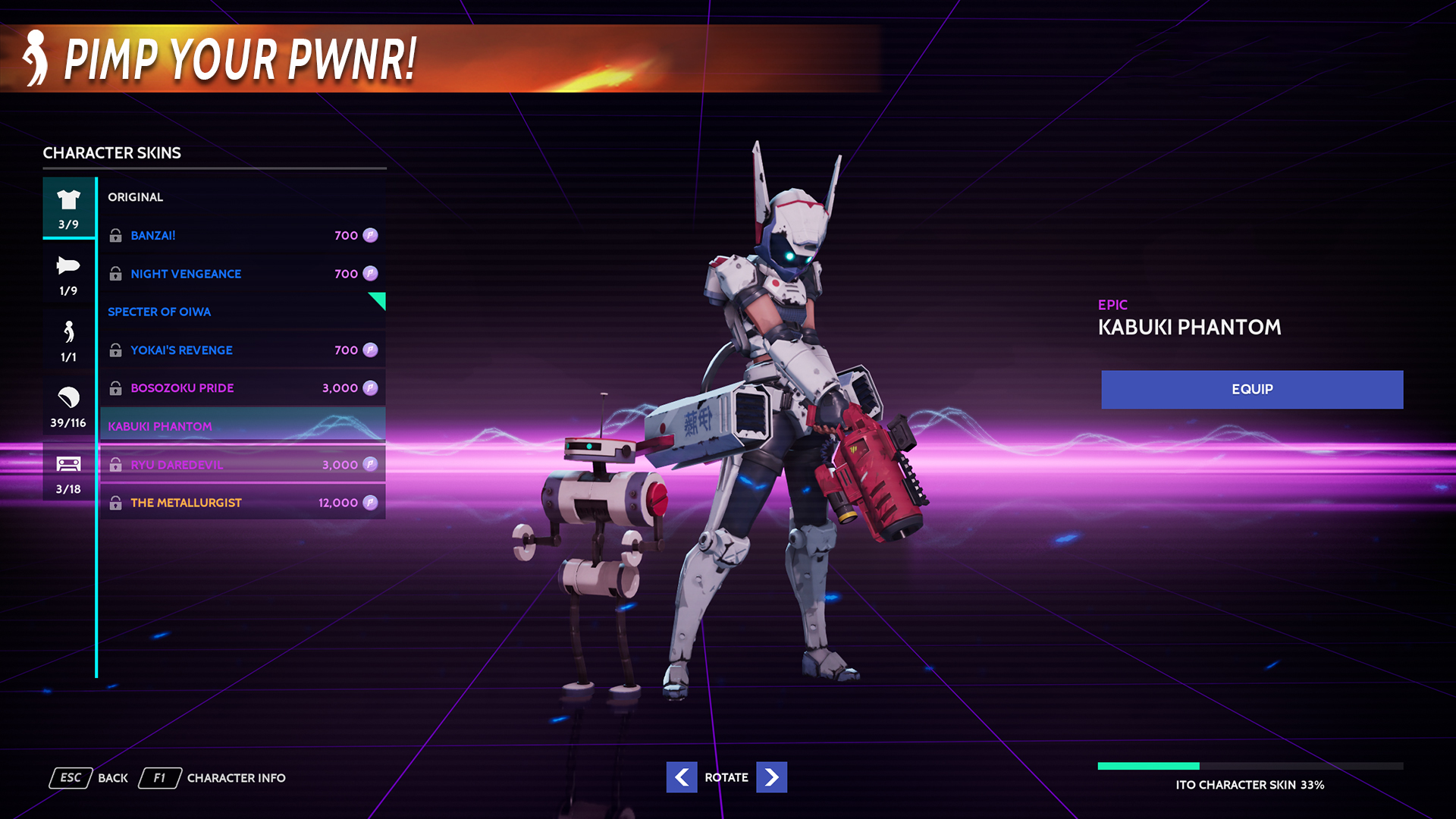Rotate character left with the arrow
This screenshot has width=1456, height=819.
pos(682,777)
